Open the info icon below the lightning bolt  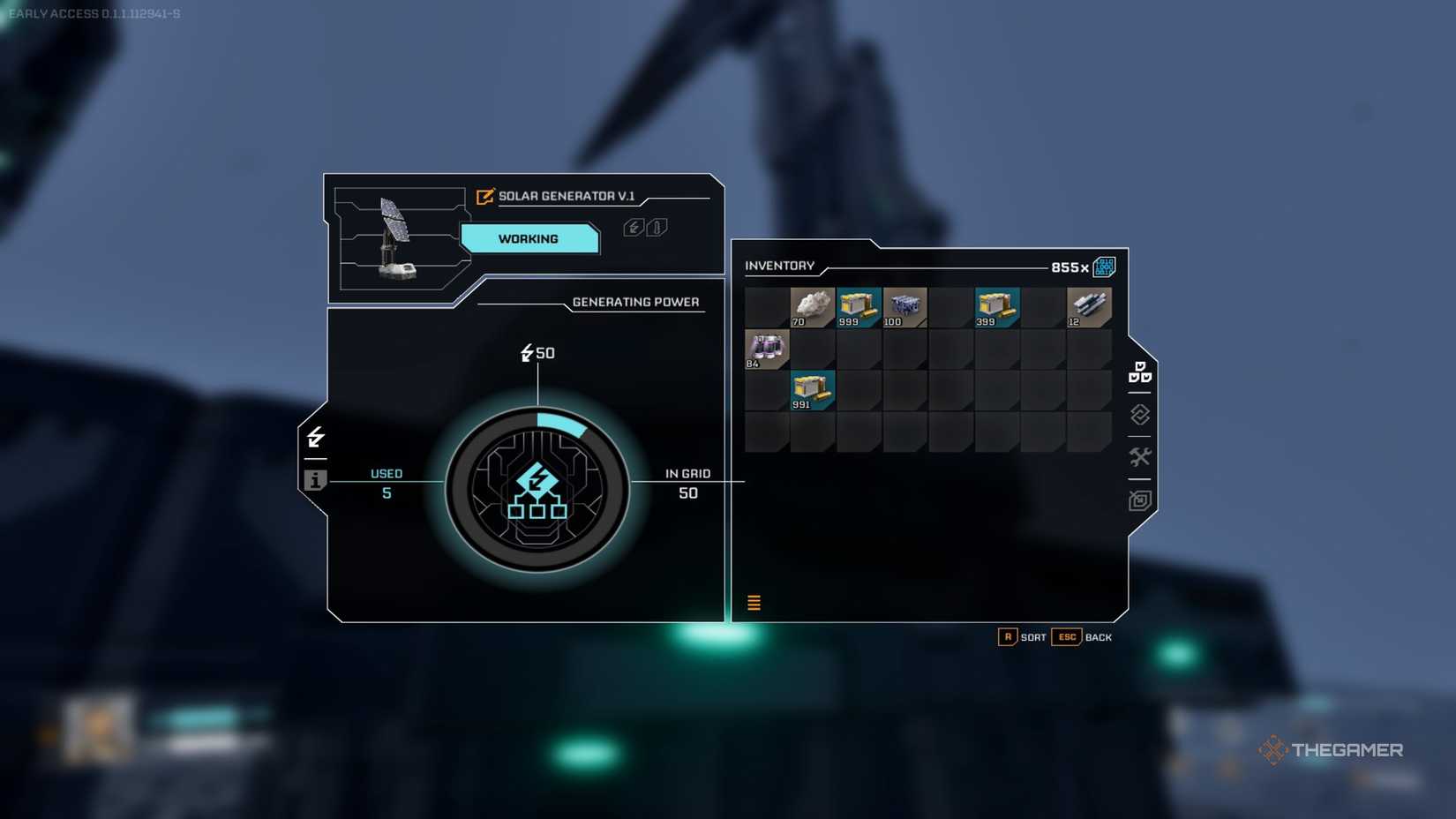tap(316, 481)
